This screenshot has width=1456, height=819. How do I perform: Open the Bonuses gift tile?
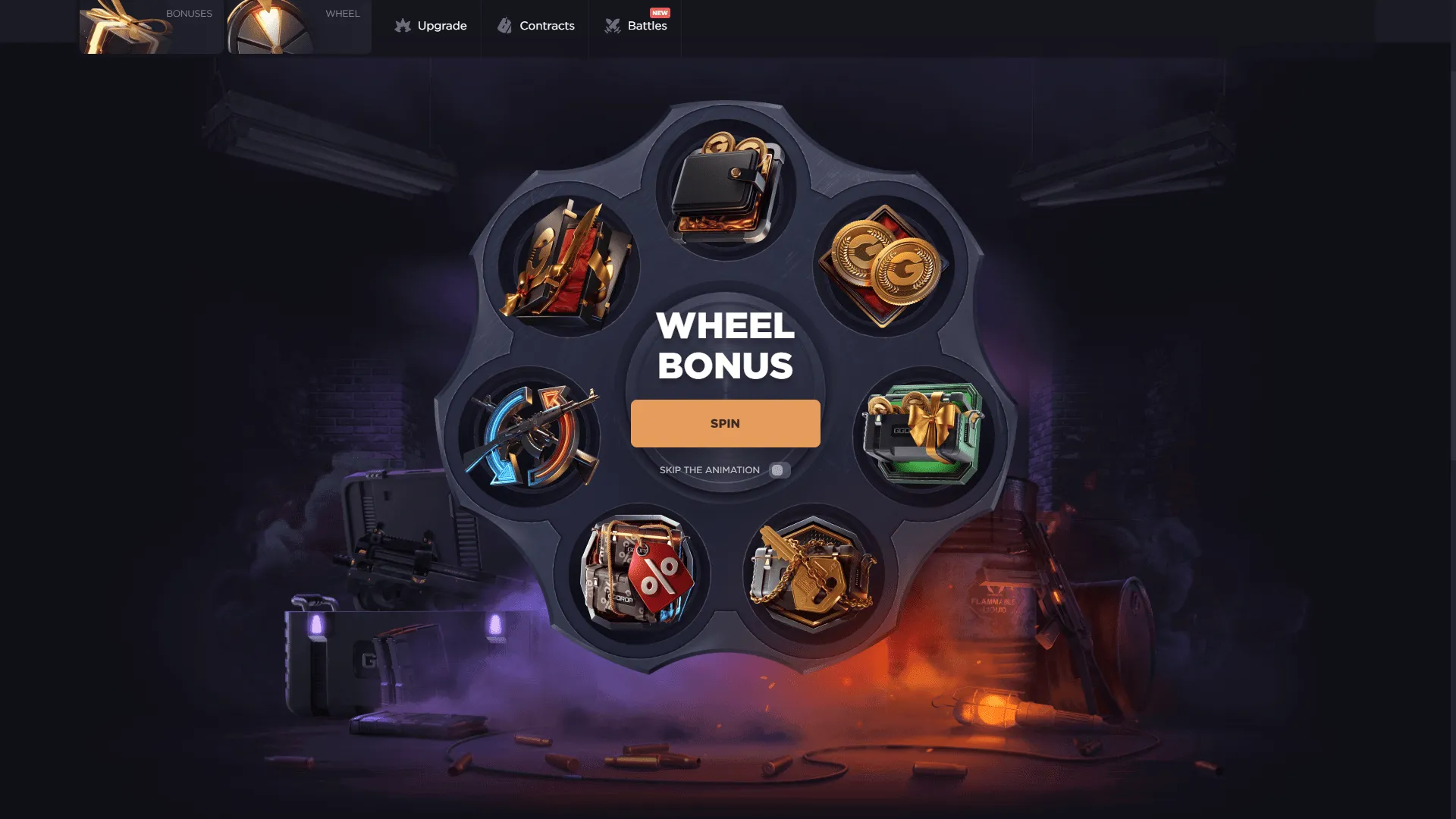[x=151, y=27]
